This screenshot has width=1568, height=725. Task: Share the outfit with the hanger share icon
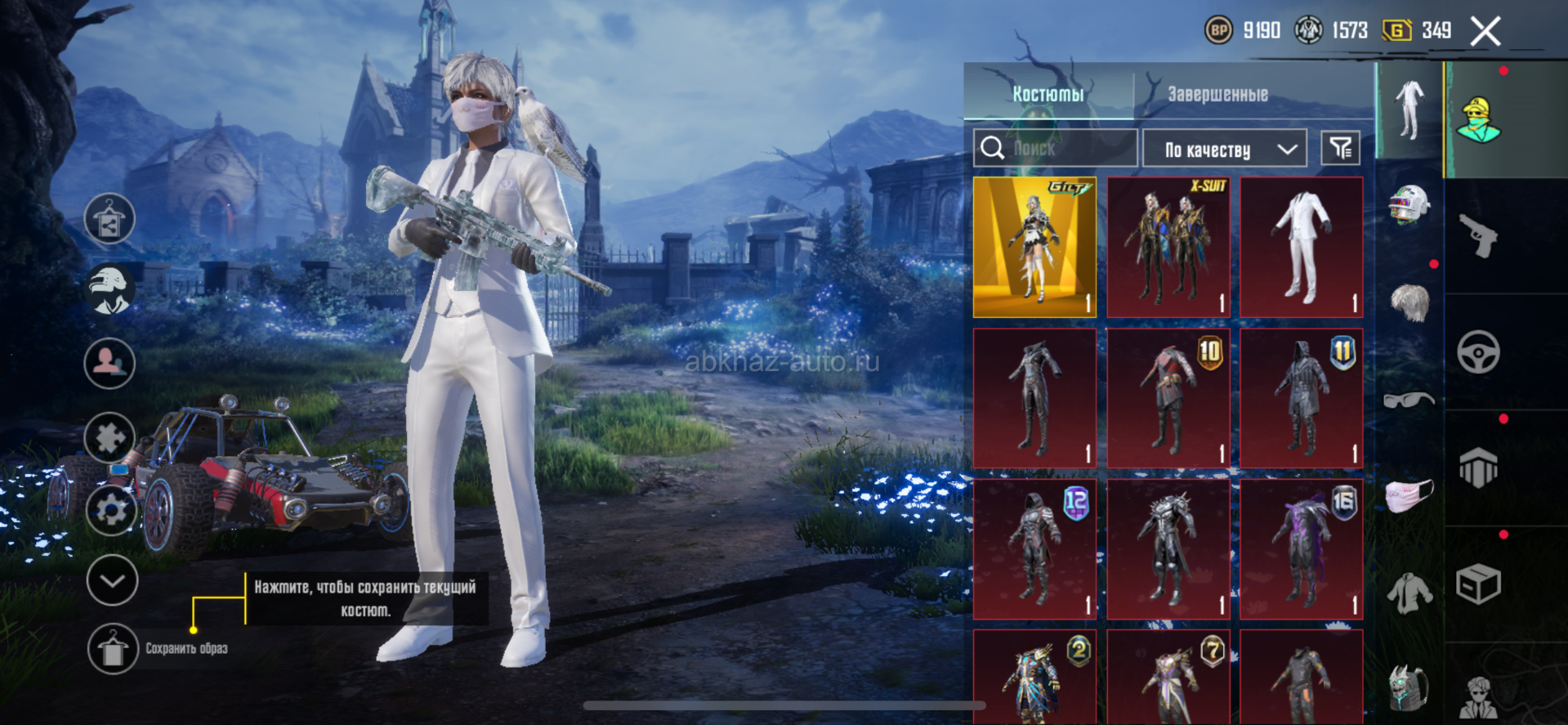109,219
